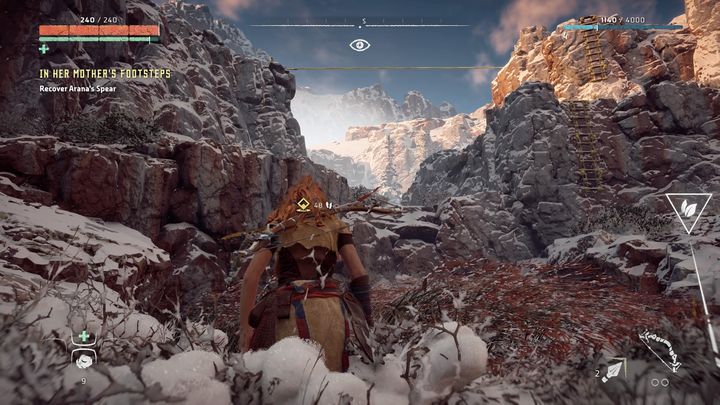Screen dimensions: 720x405
Task: Choose the arrow ammo type icon
Action: [611, 370]
